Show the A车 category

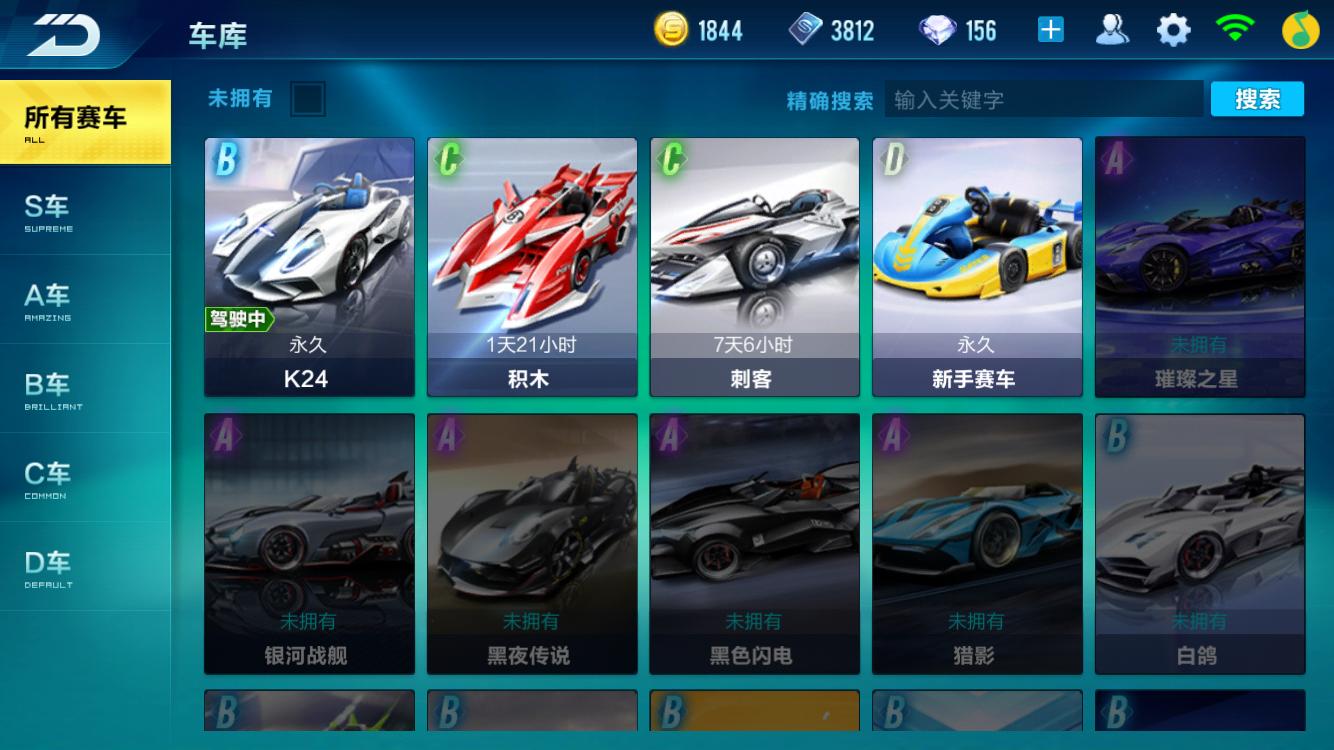(x=84, y=300)
